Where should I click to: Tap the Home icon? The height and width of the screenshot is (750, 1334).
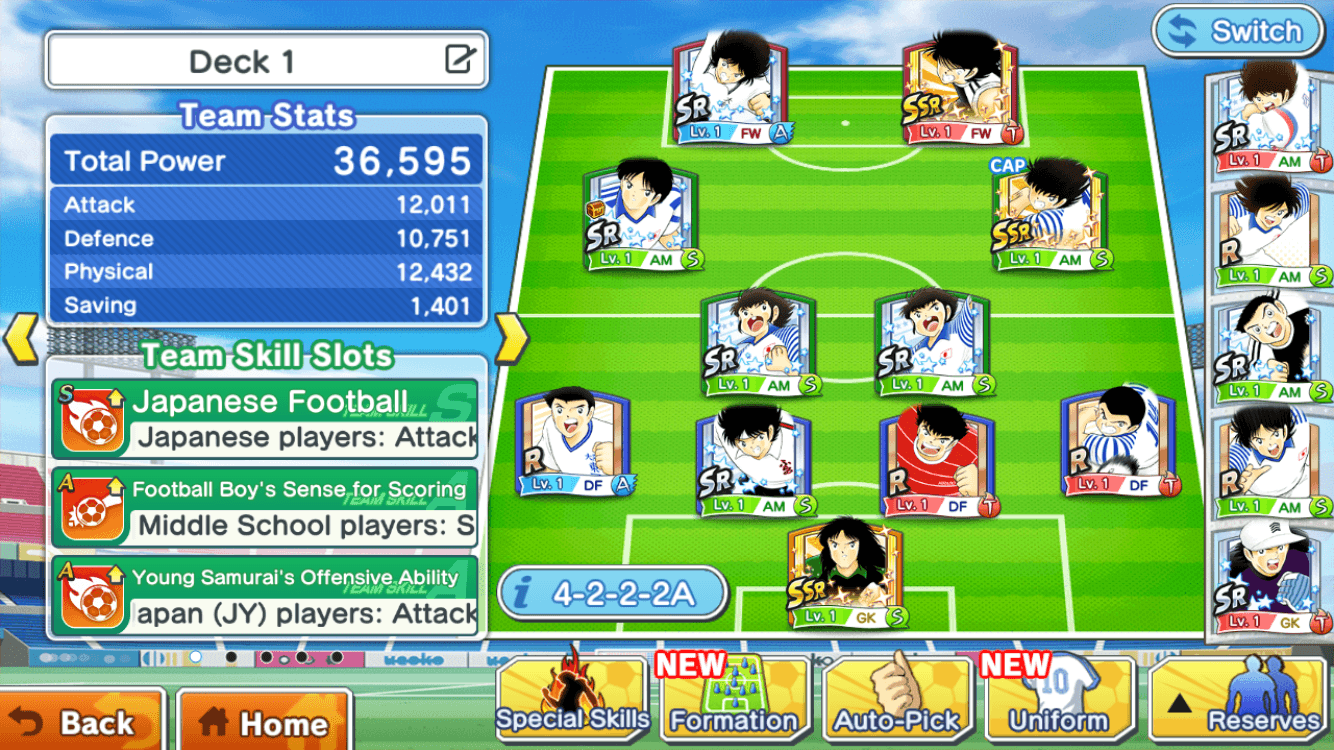(214, 722)
